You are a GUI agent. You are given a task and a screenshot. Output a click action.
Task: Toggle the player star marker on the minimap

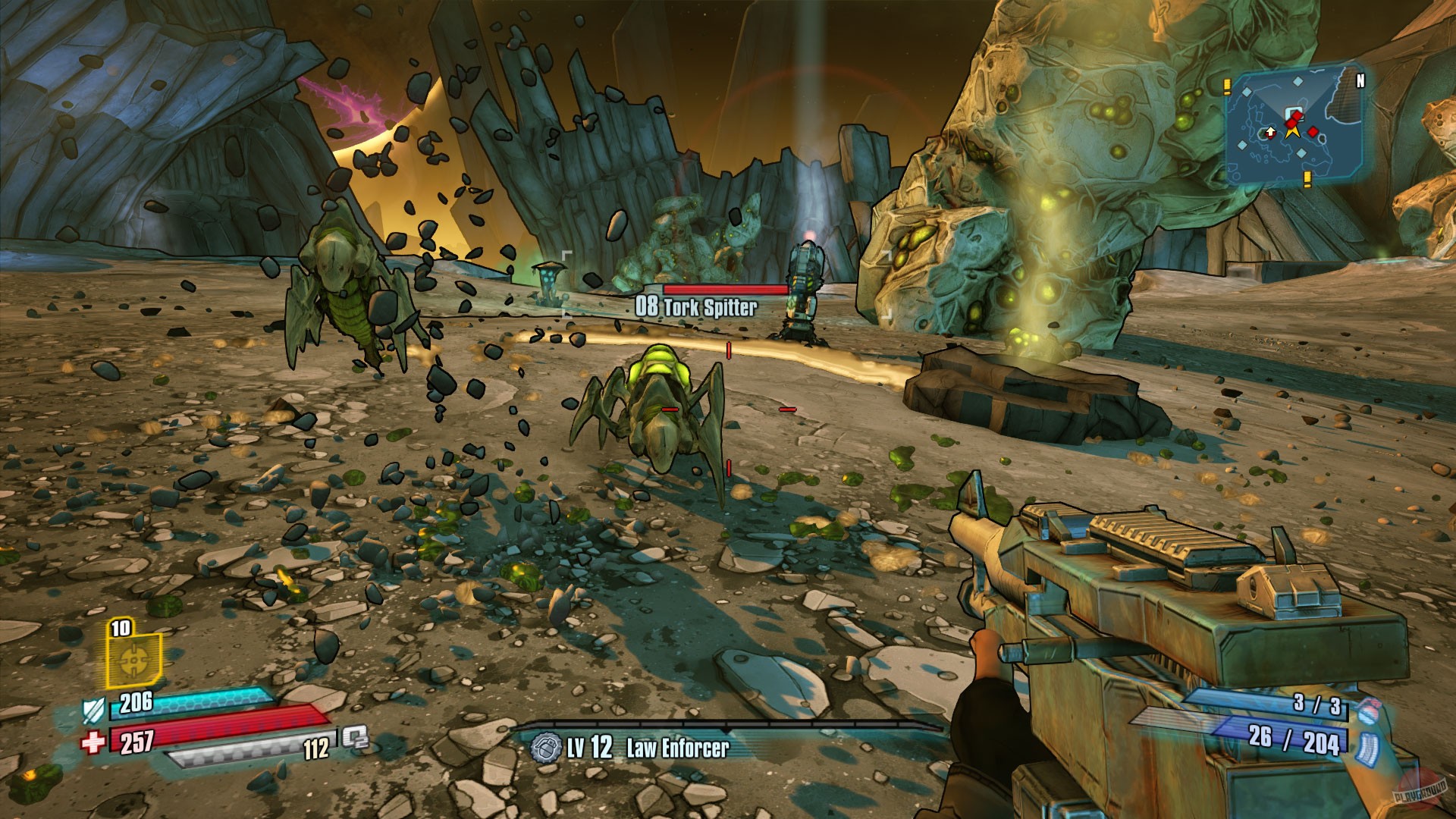pyautogui.click(x=1293, y=131)
